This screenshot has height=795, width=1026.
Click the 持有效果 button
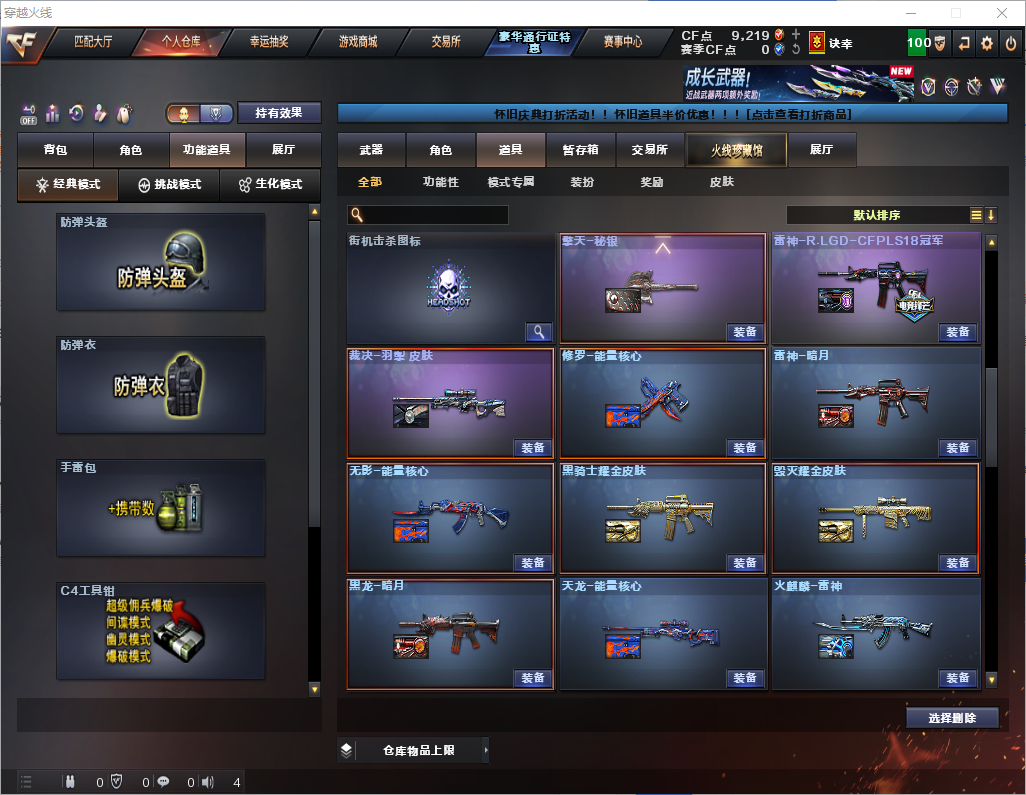click(279, 113)
